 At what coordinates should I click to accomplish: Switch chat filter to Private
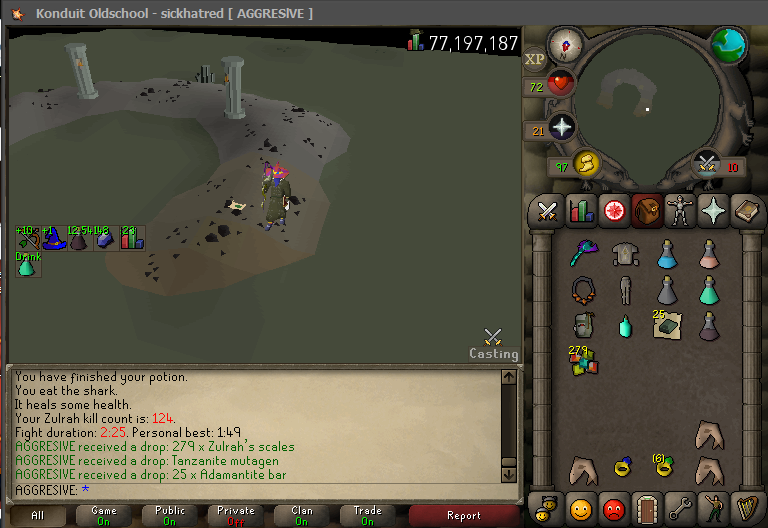coord(236,516)
